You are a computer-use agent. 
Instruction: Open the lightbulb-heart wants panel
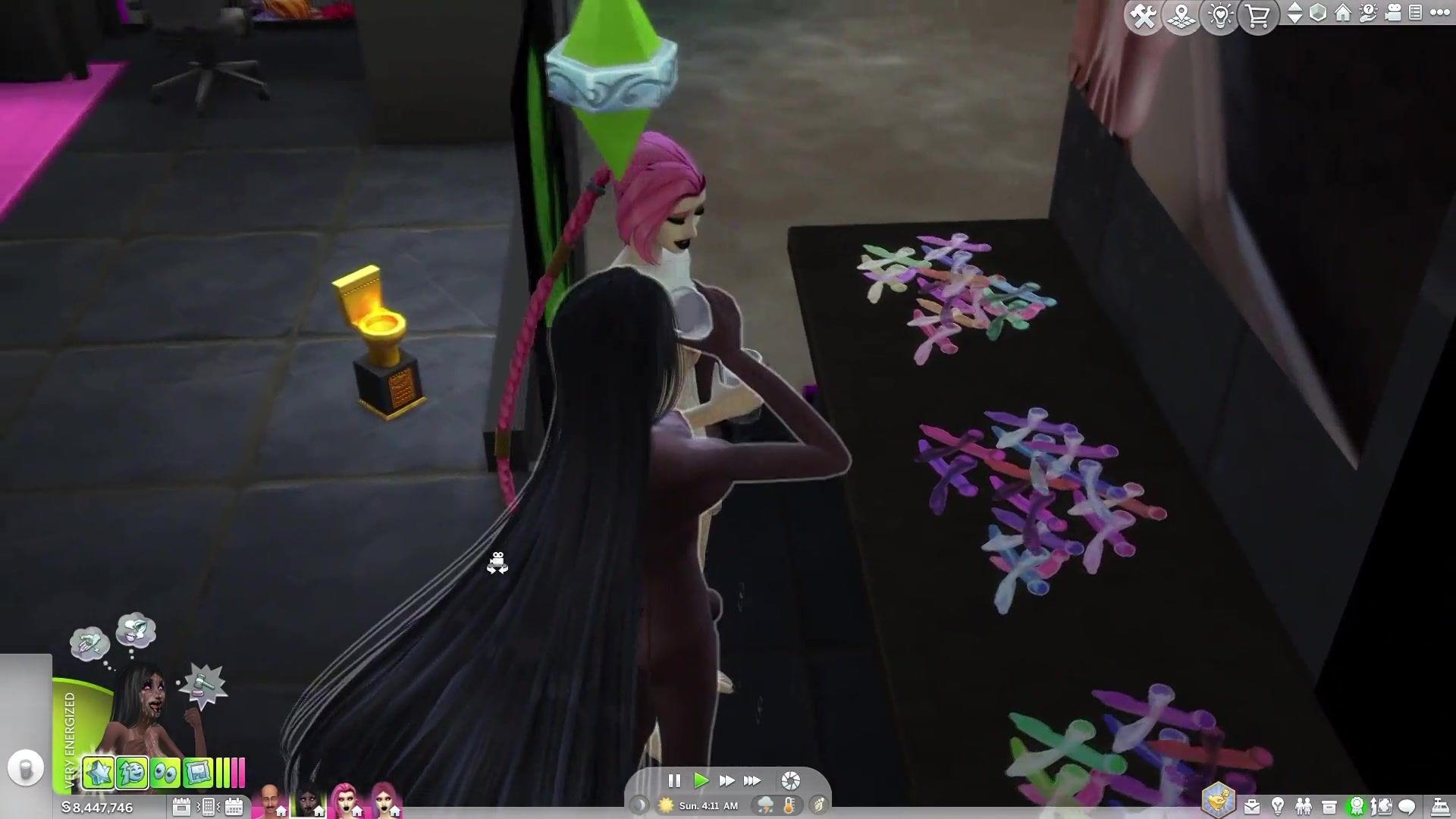tap(1220, 16)
